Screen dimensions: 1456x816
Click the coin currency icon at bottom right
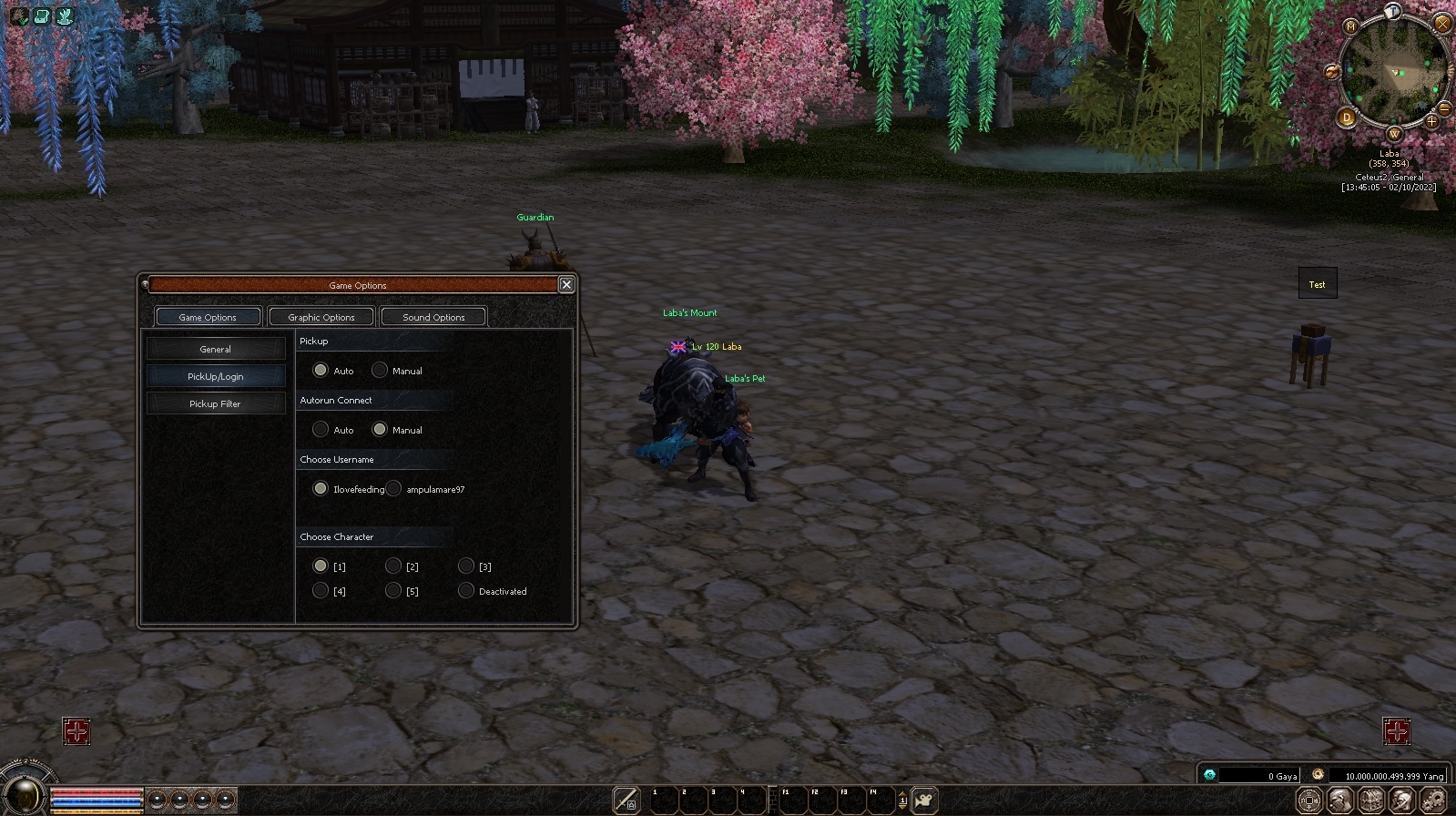point(1308,800)
